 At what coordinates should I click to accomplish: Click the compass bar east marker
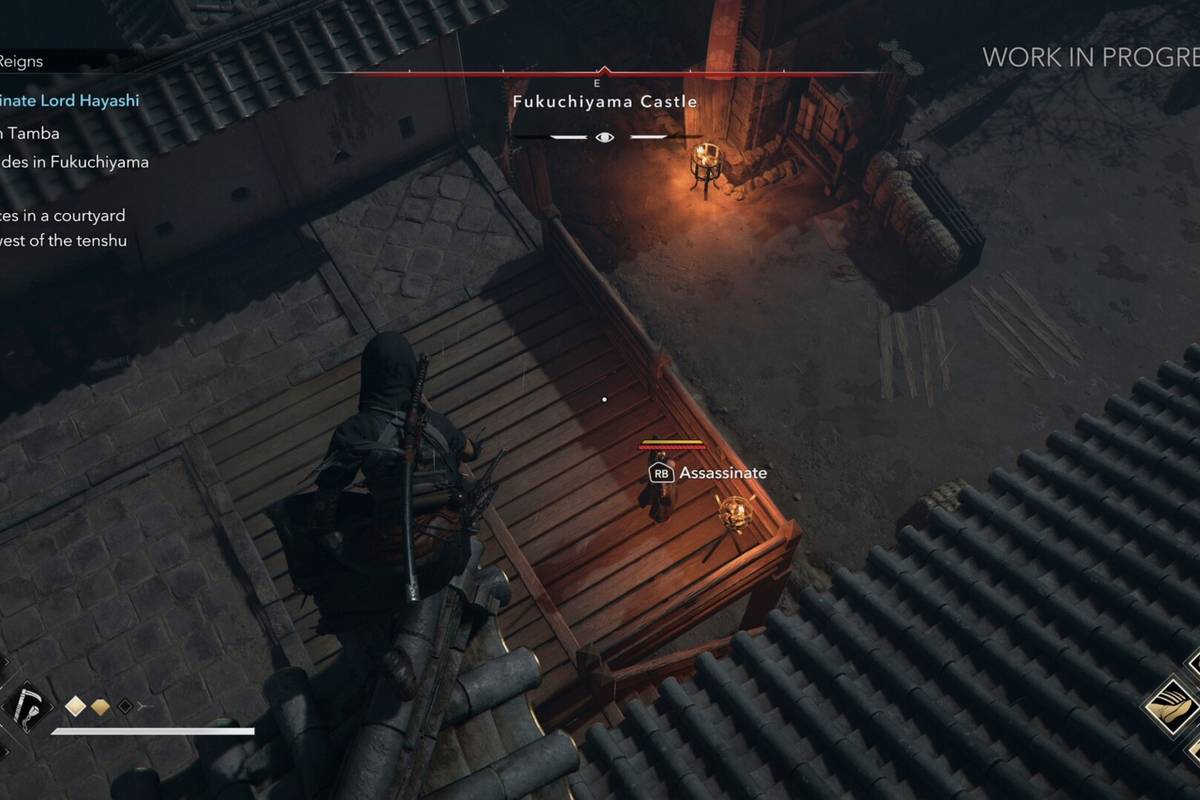598,83
